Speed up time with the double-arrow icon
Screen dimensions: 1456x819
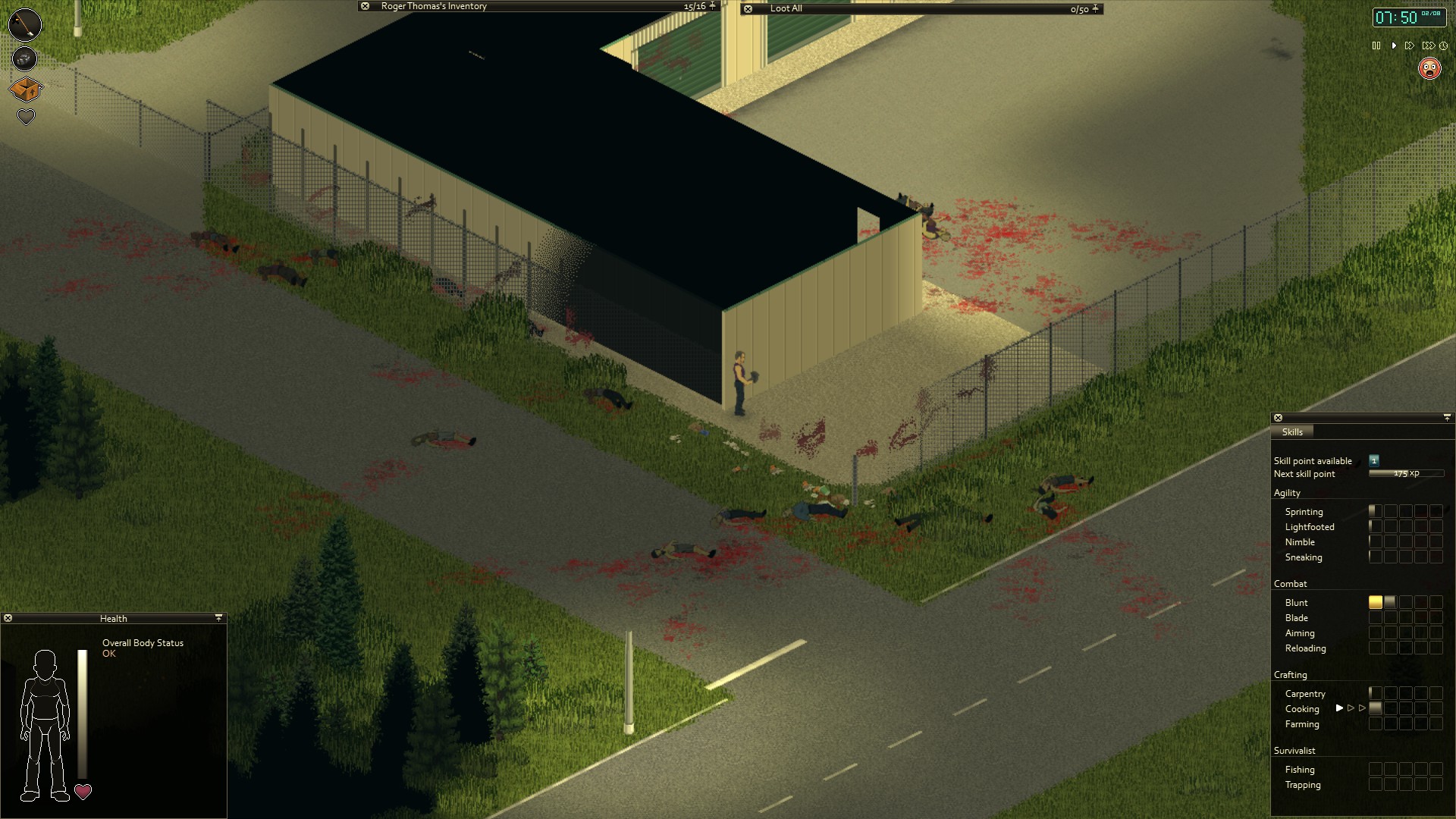(1410, 45)
